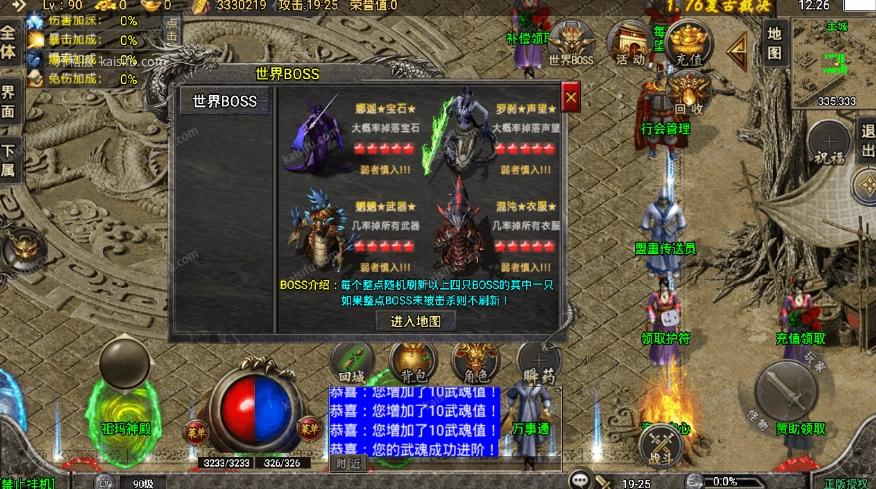Open the 充值 recharge icon

click(x=689, y=44)
